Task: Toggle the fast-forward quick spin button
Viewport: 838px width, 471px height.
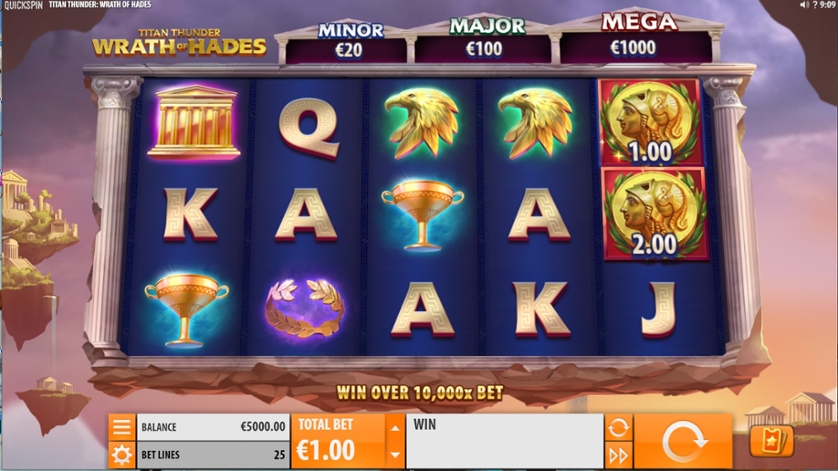Action: [618, 456]
